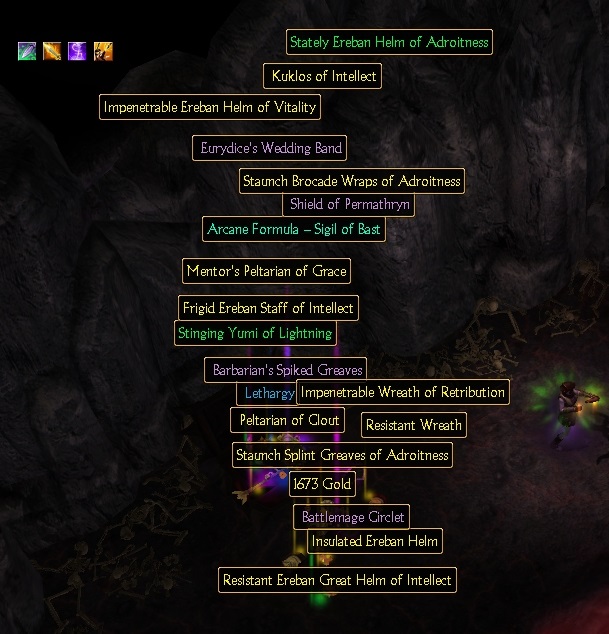
Task: Select the Stinging Yumi of Lightning label
Action: [255, 333]
